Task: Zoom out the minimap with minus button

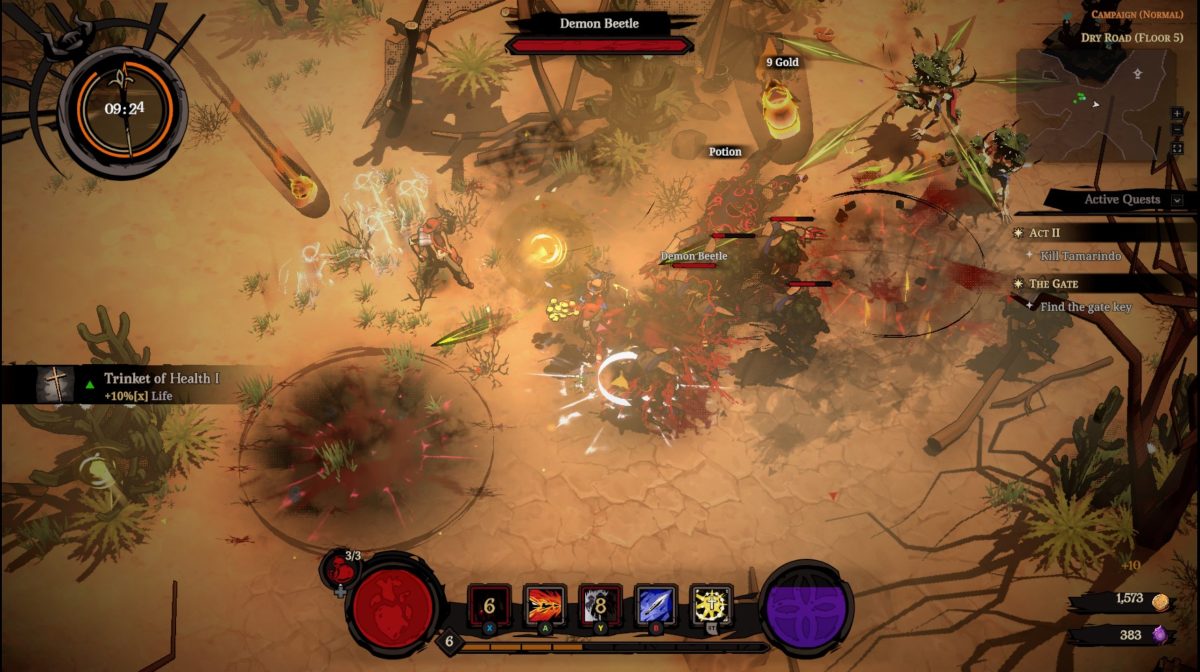Action: tap(1178, 131)
